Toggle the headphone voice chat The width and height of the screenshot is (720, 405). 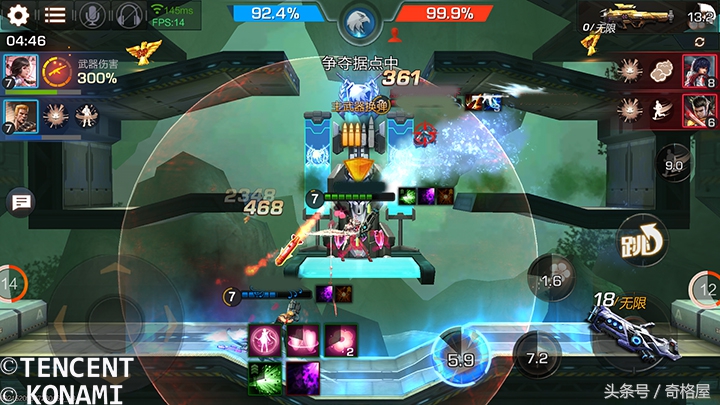(127, 15)
